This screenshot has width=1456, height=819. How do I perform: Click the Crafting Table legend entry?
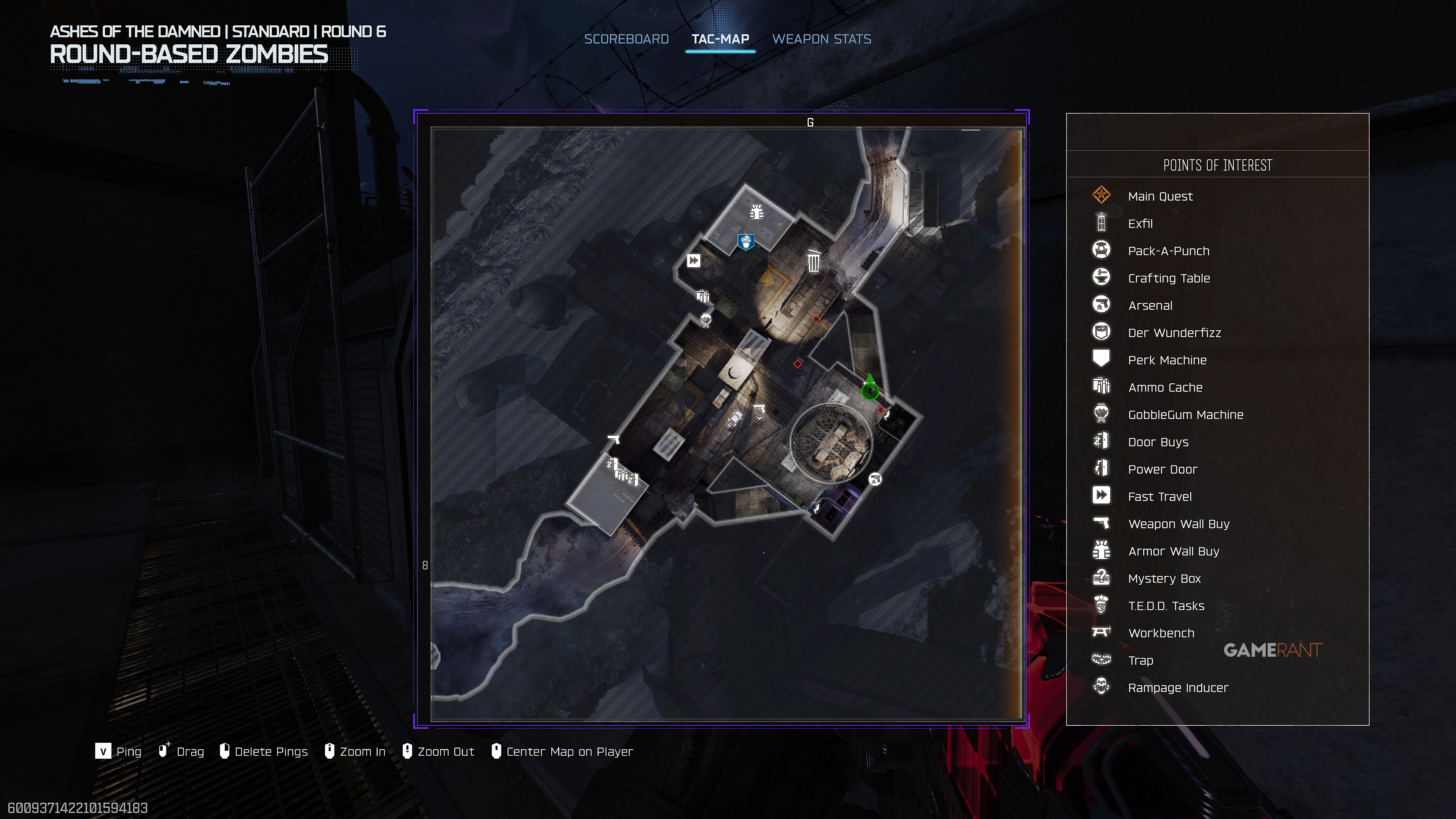1168,278
